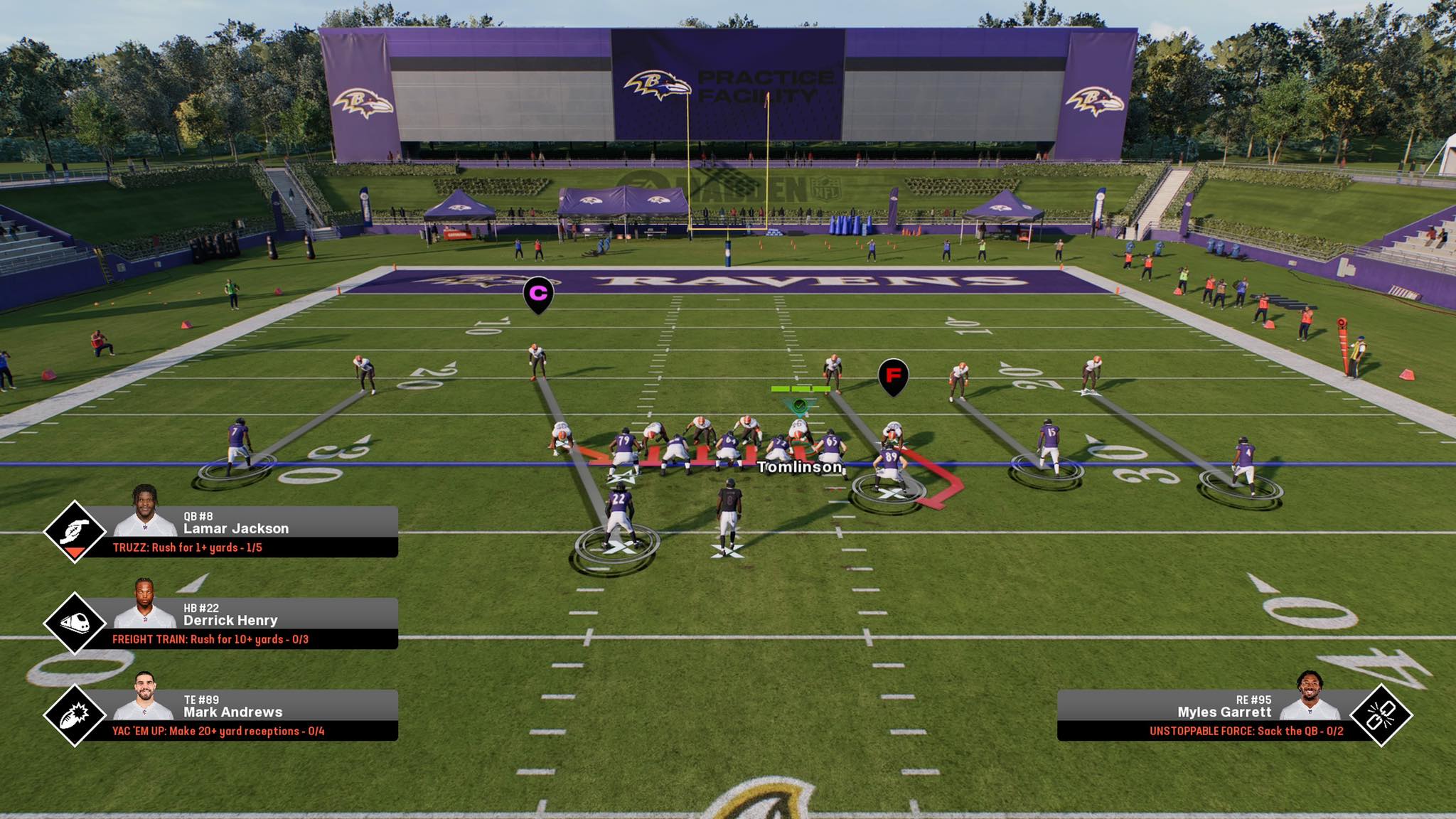Click the red F defender marker
This screenshot has height=819, width=1456.
pos(893,375)
